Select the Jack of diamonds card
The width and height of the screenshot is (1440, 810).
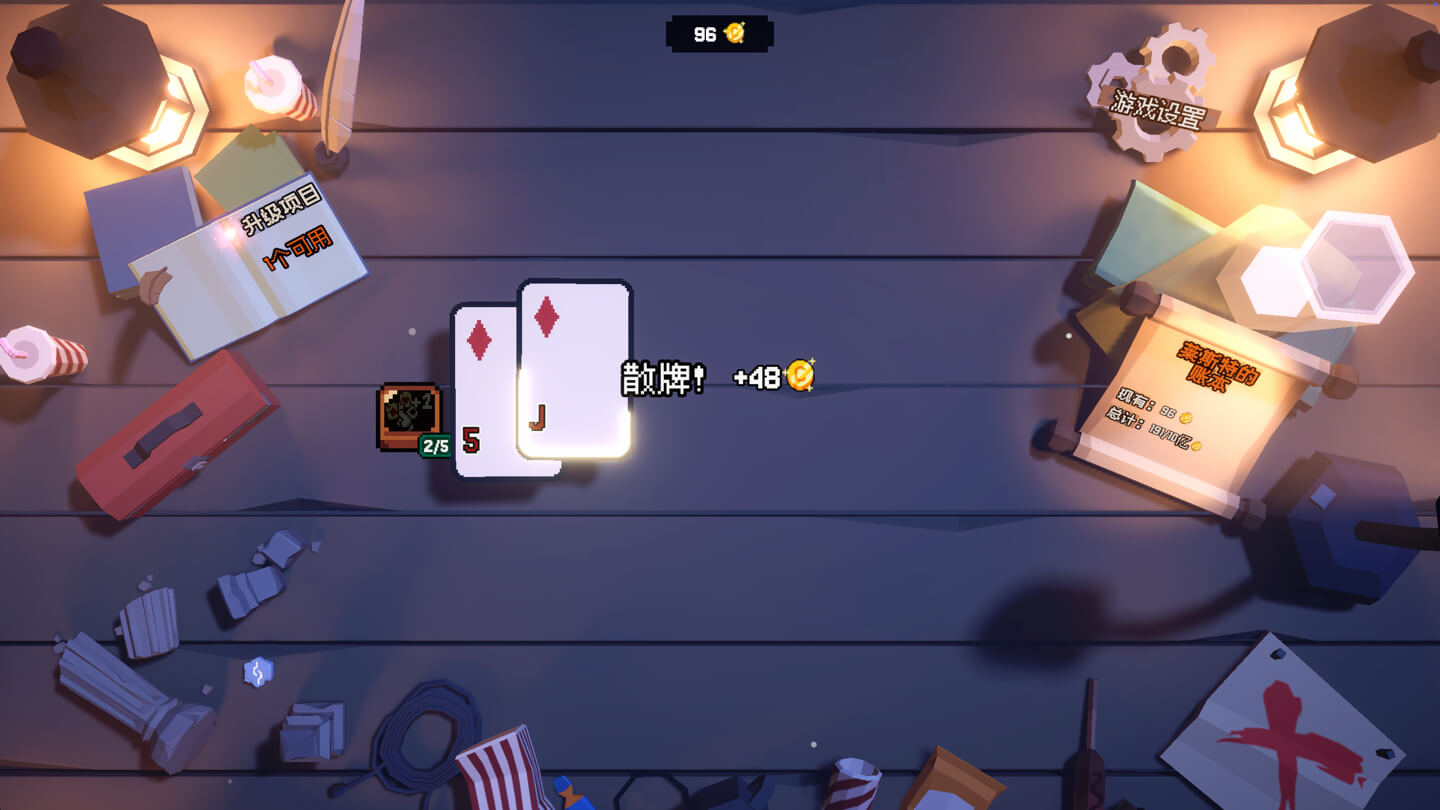[x=575, y=368]
